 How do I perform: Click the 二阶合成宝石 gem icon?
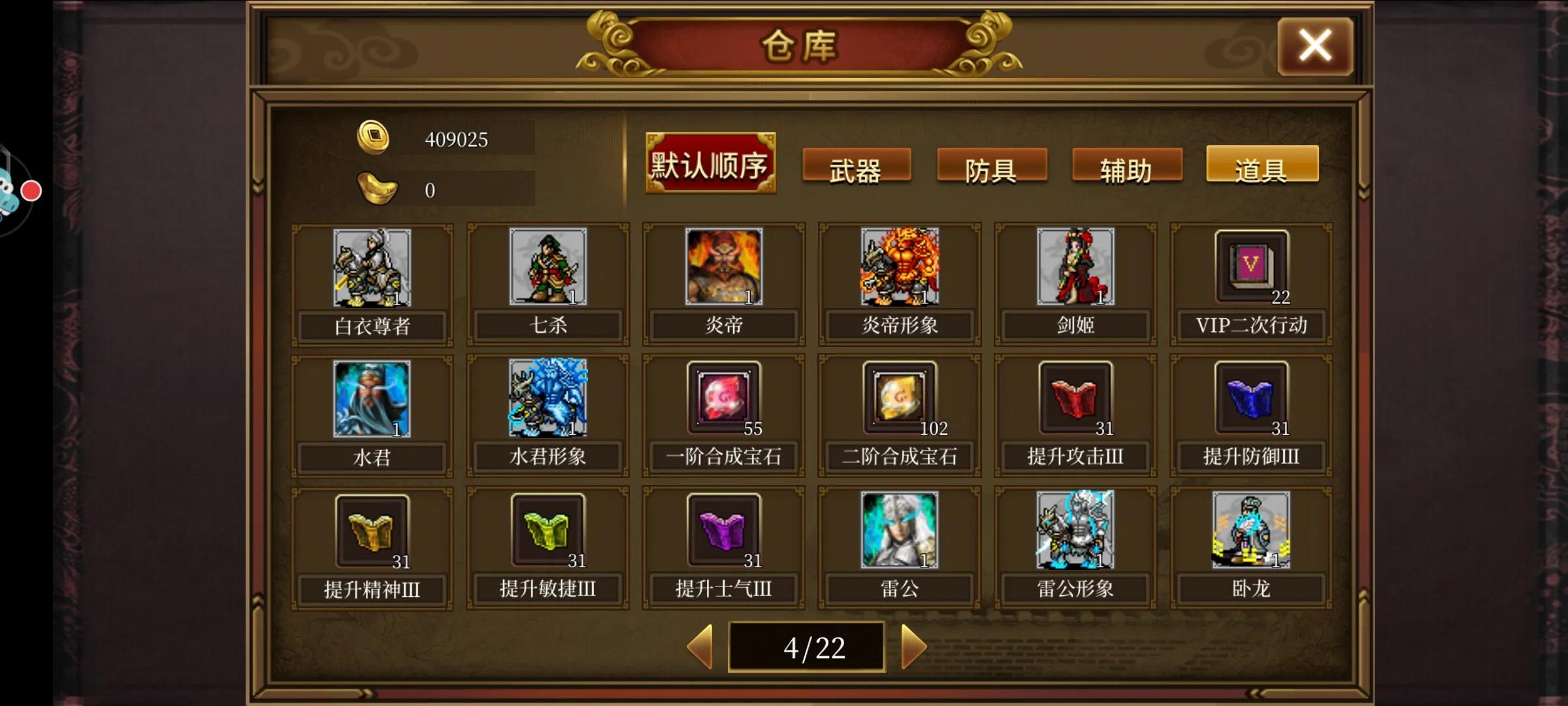pyautogui.click(x=900, y=399)
